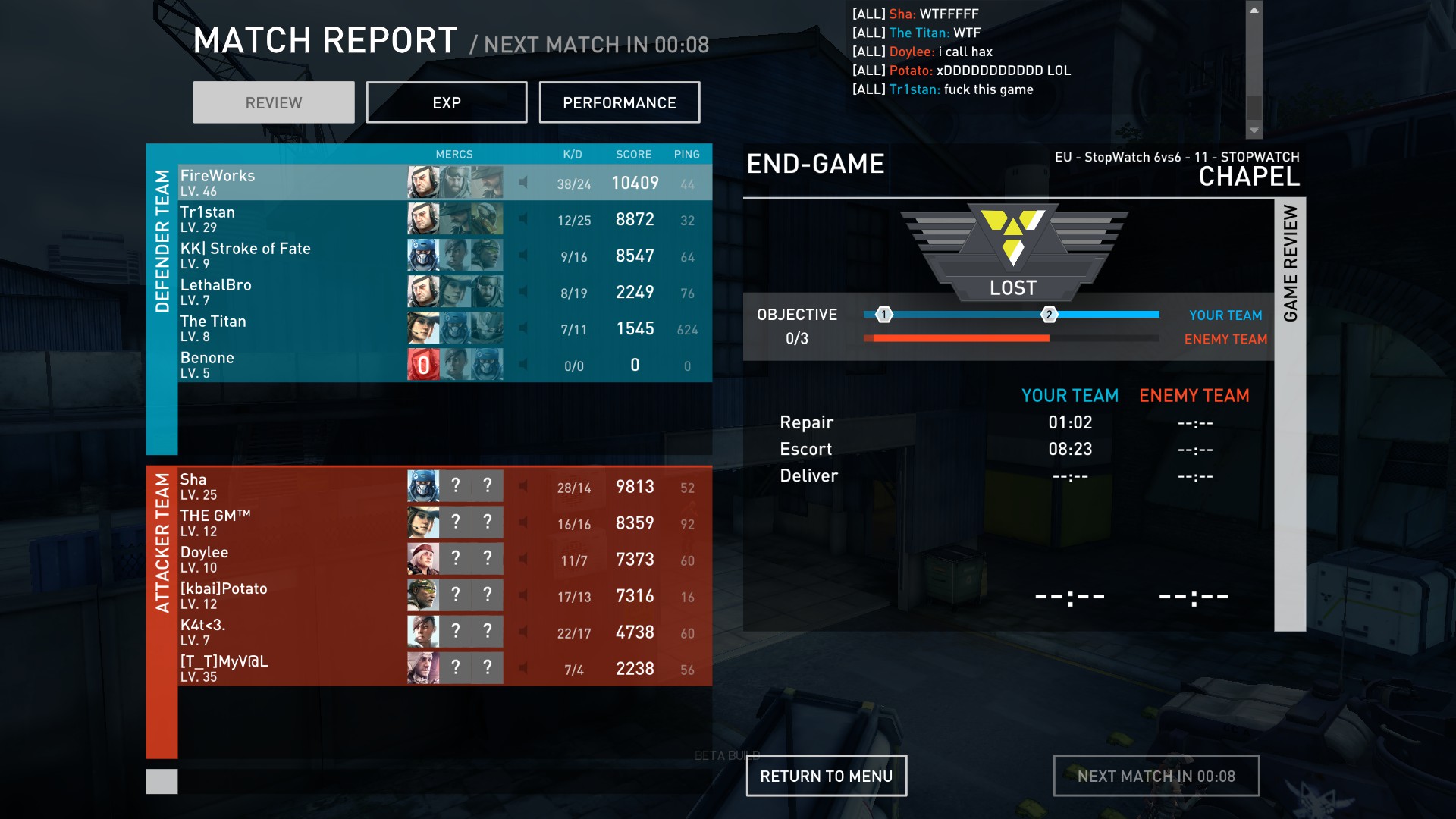Viewport: 1456px width, 819px height.
Task: Click the NEXT MATCH countdown button
Action: click(x=1156, y=776)
